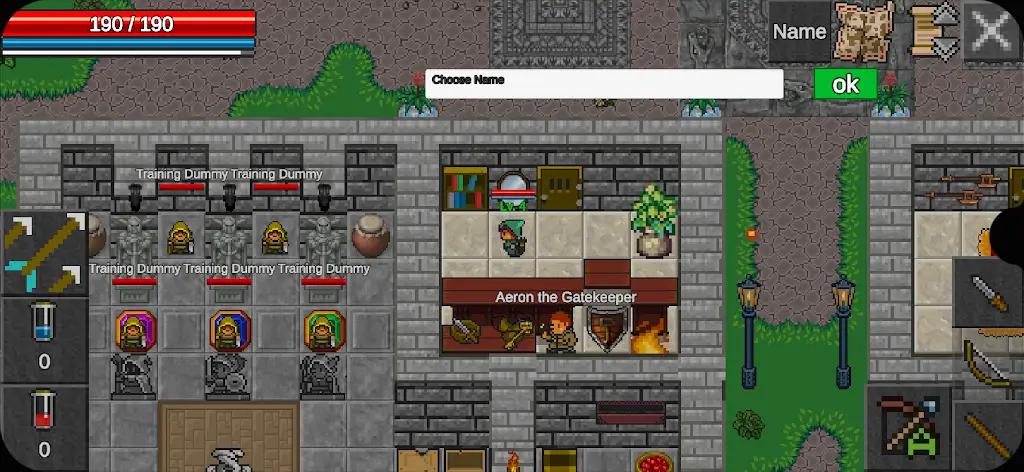Viewport: 1024px width, 472px height.
Task: Toggle the scroll list with arrows icon
Action: pos(934,32)
